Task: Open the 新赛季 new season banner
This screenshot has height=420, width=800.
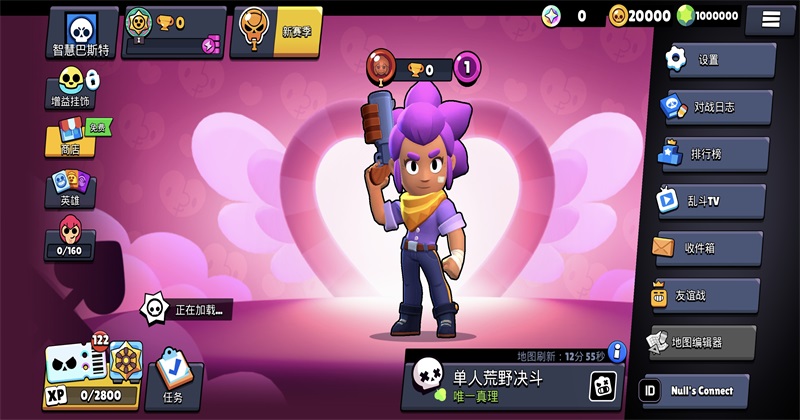Action: coord(276,32)
